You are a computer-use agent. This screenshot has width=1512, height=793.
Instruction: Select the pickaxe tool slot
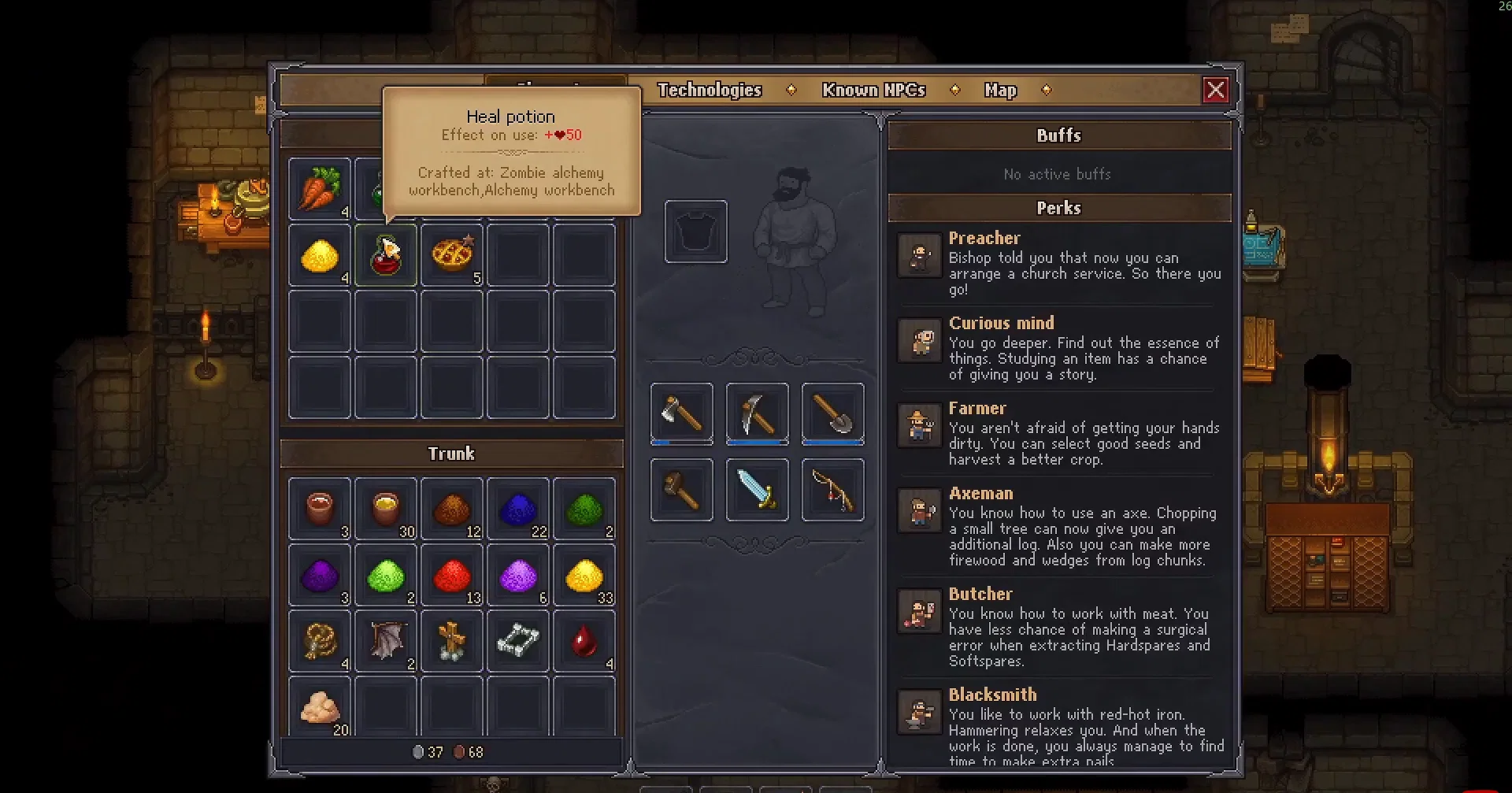point(756,413)
